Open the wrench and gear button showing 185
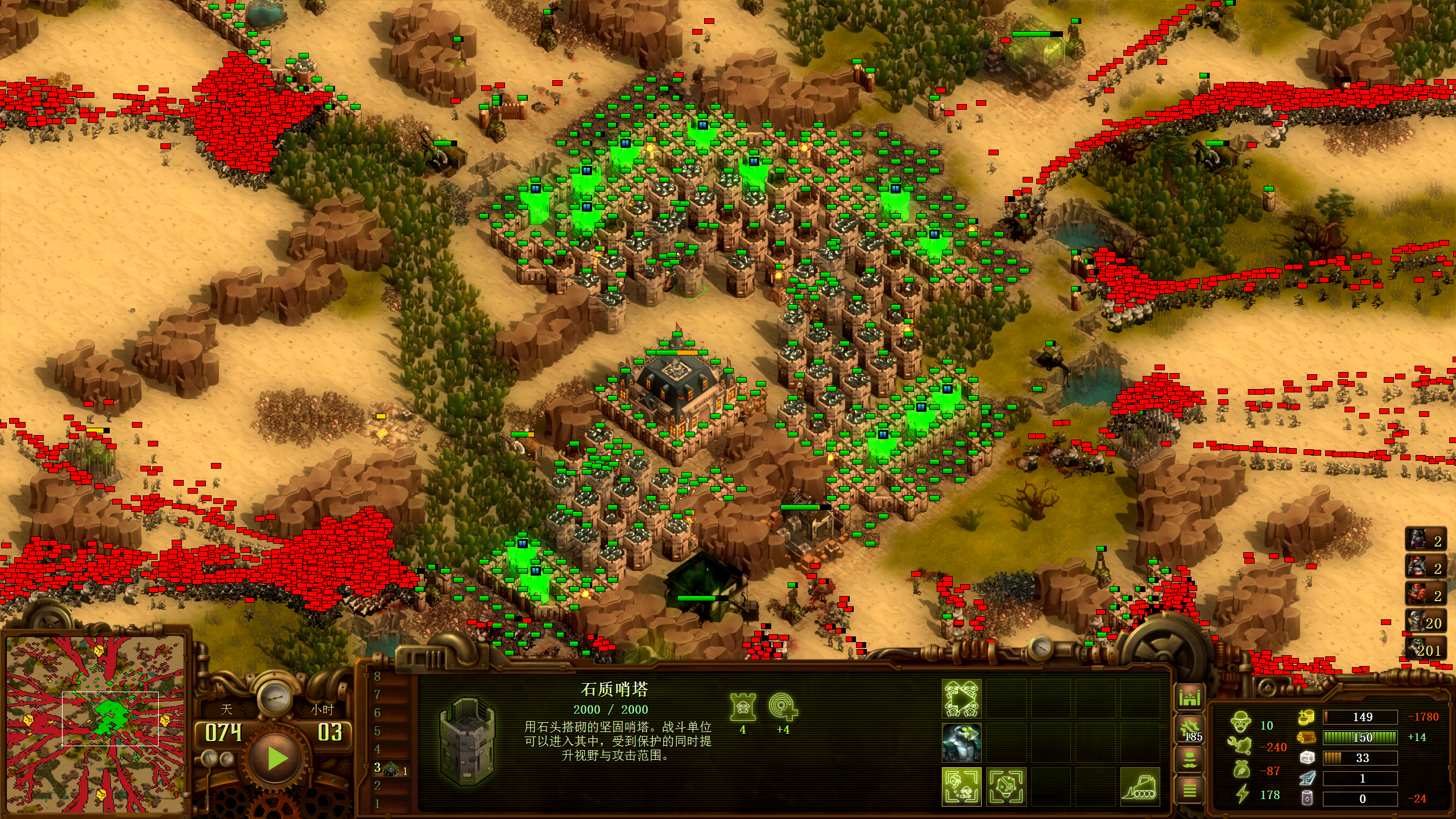Image resolution: width=1456 pixels, height=819 pixels. (1189, 729)
